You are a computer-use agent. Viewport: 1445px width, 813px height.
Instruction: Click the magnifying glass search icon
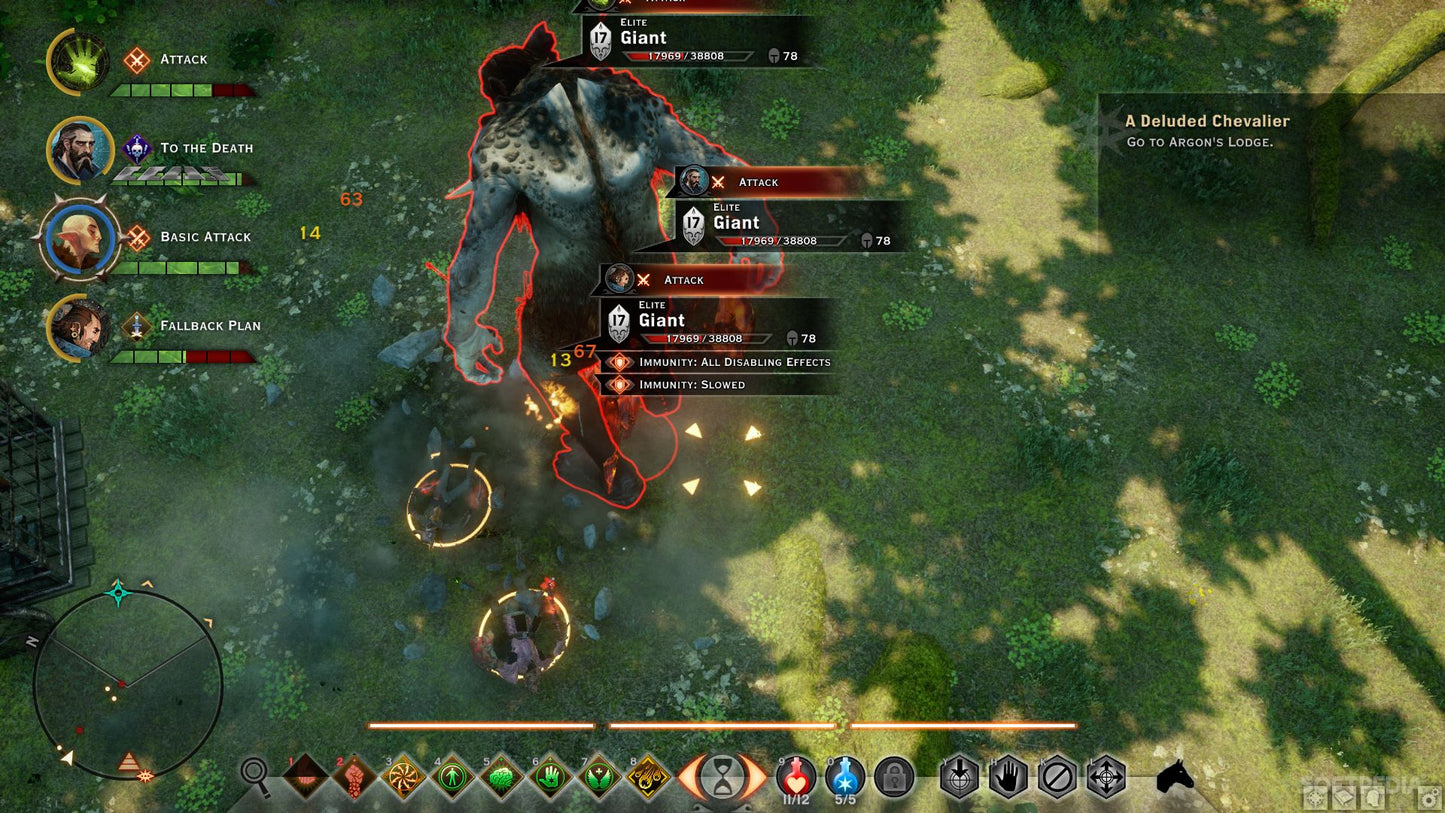pyautogui.click(x=255, y=774)
